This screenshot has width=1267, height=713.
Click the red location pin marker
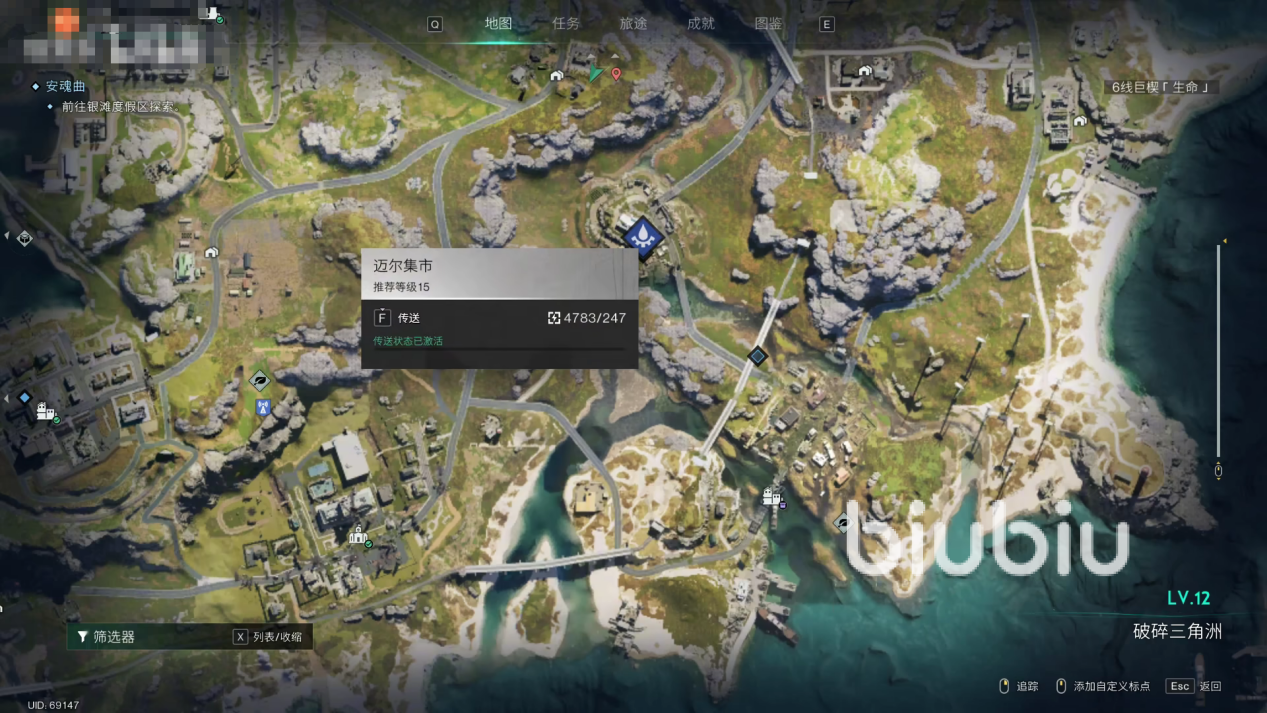point(616,74)
